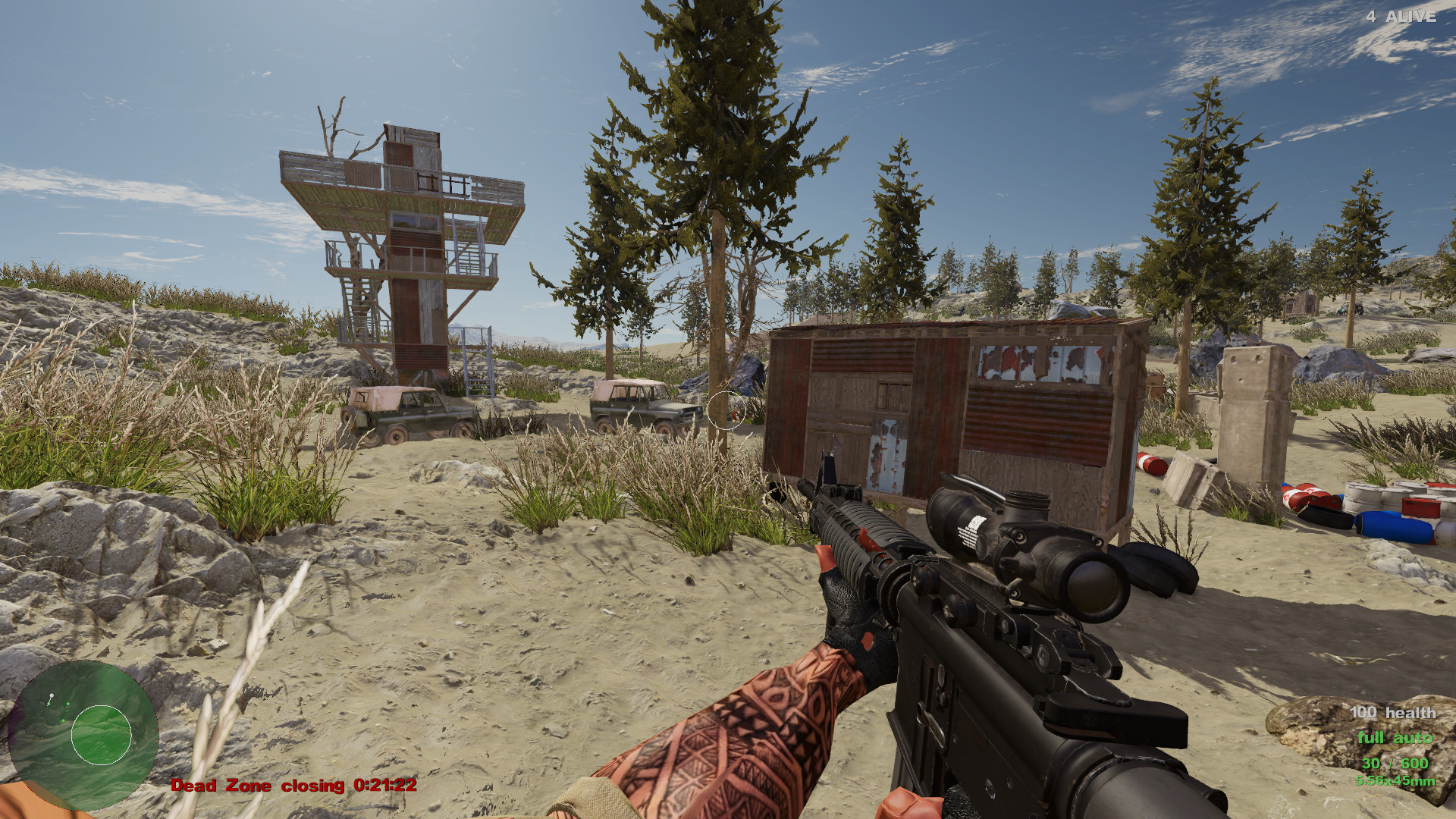This screenshot has width=1456, height=819.
Task: Select the white player marker on the minimap
Action: click(52, 695)
